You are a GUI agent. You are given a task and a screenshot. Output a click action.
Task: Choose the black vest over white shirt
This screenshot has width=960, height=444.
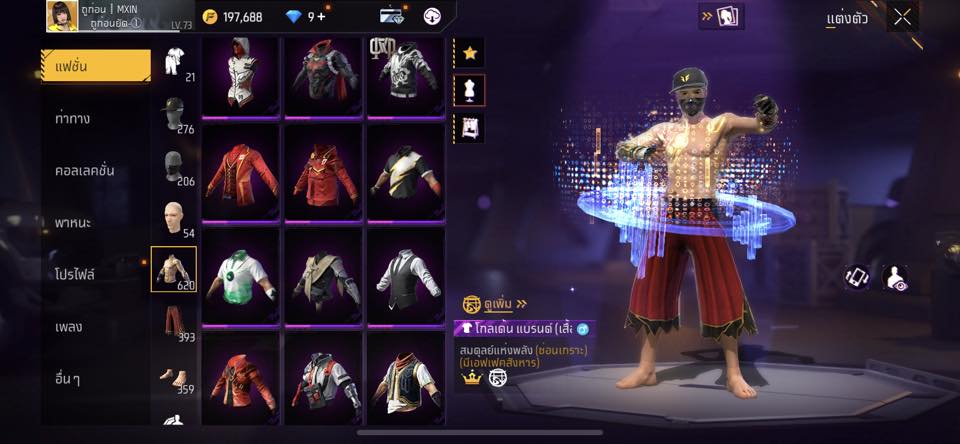click(405, 277)
